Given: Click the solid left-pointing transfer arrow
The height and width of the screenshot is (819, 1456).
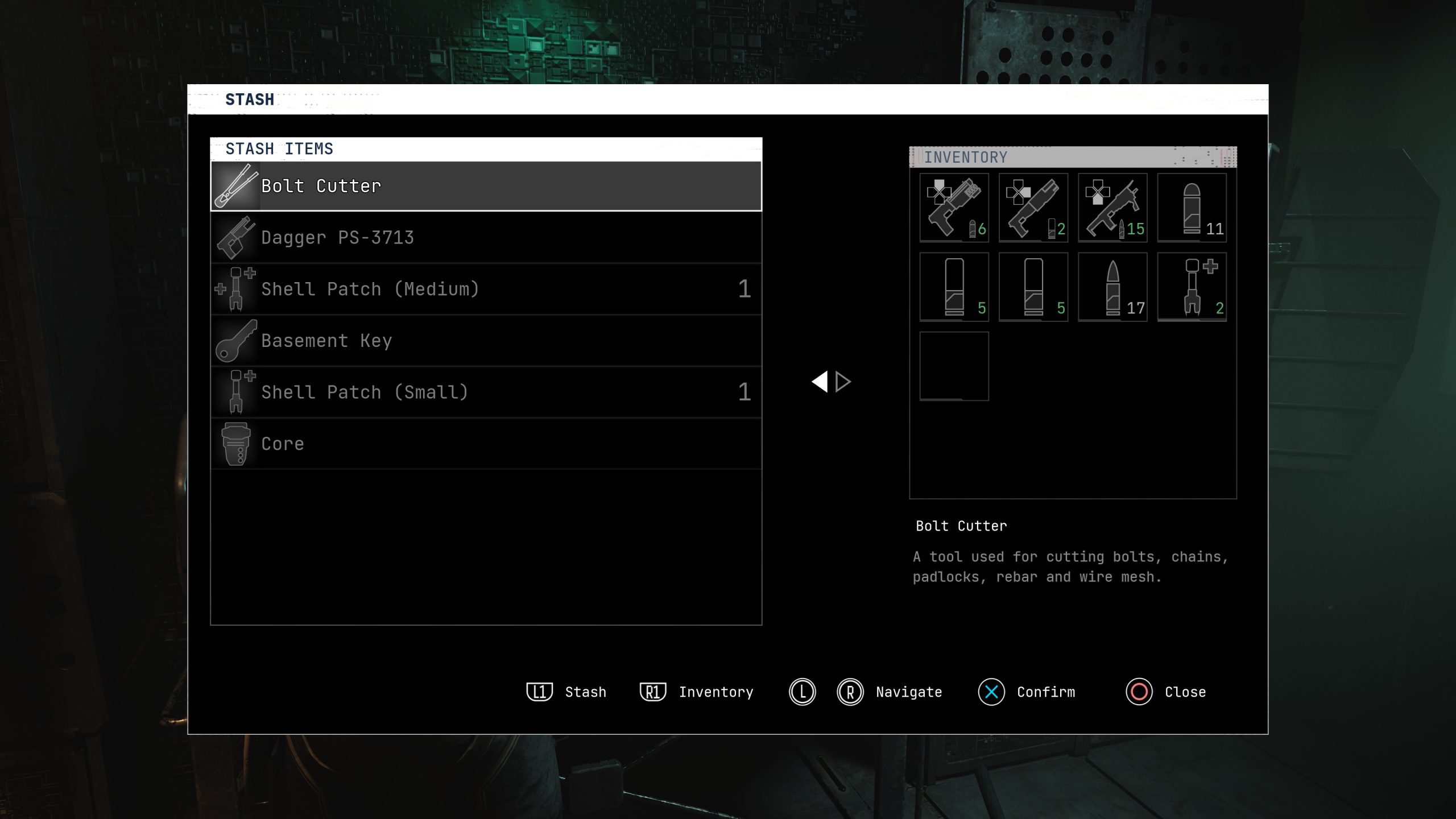Looking at the screenshot, I should (820, 382).
